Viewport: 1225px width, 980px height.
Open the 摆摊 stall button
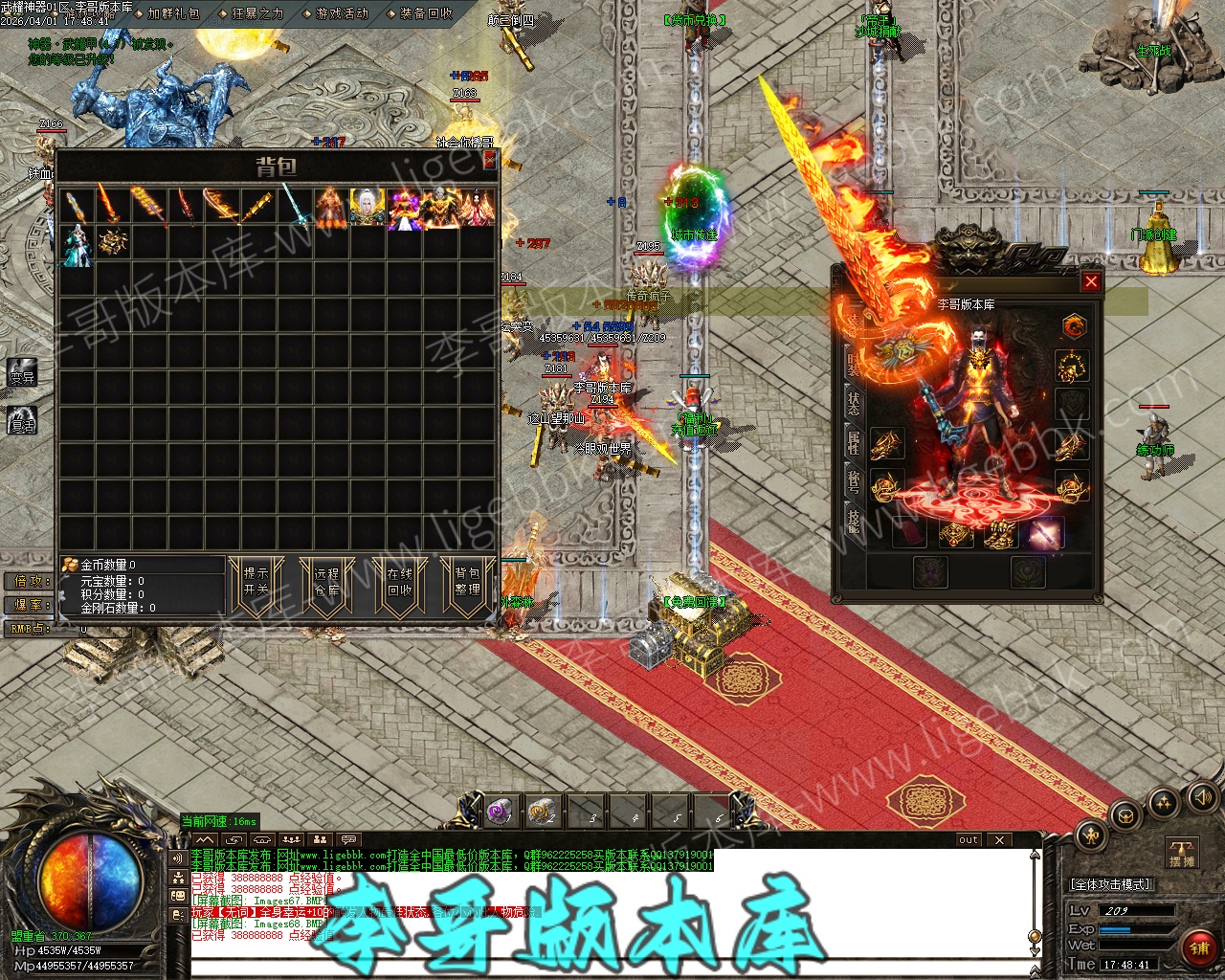[x=1182, y=853]
